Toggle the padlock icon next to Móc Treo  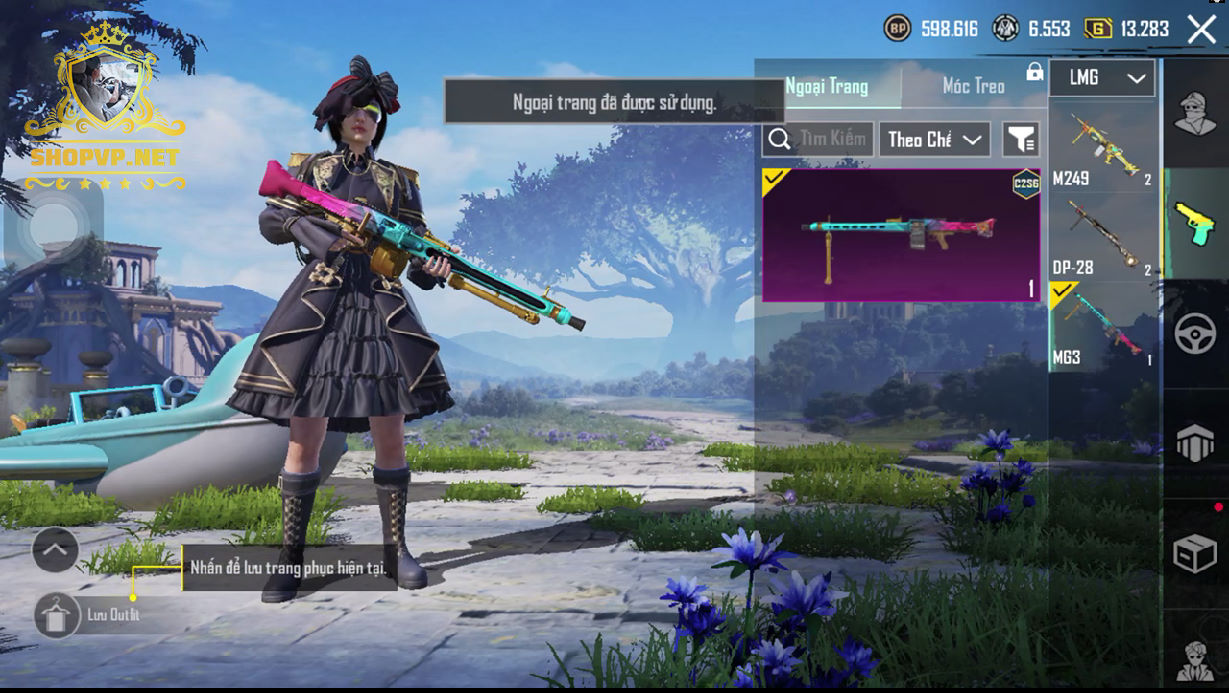pos(1034,73)
